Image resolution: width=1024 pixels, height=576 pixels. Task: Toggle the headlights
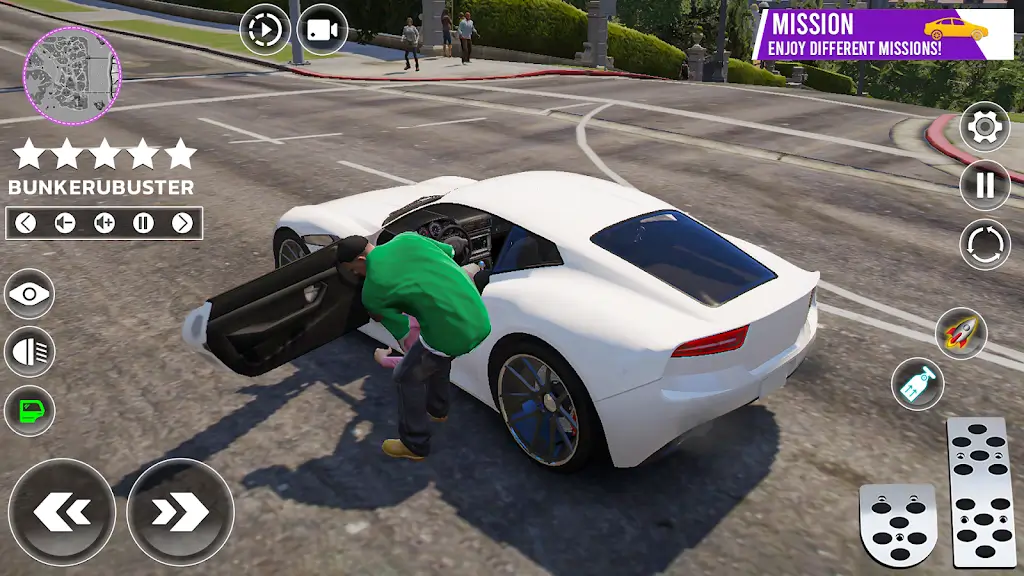29,352
